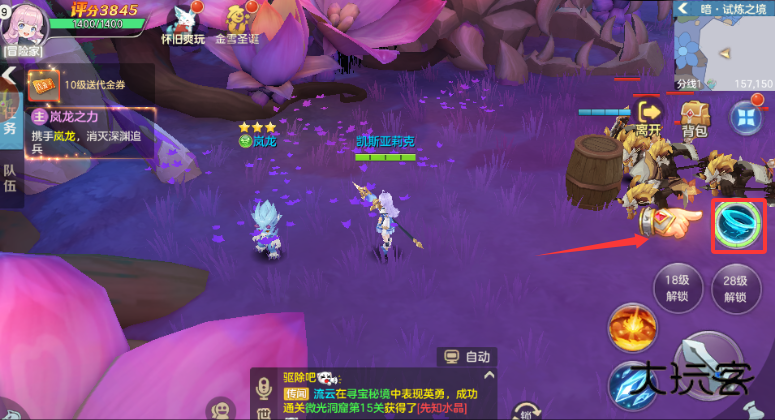
Task: Use the fire explosion skill
Action: coord(632,328)
